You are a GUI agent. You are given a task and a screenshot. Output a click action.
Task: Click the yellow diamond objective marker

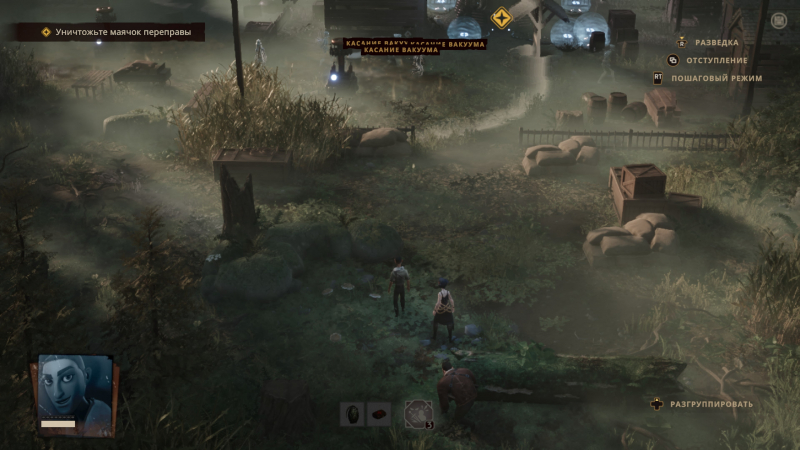pos(501,18)
